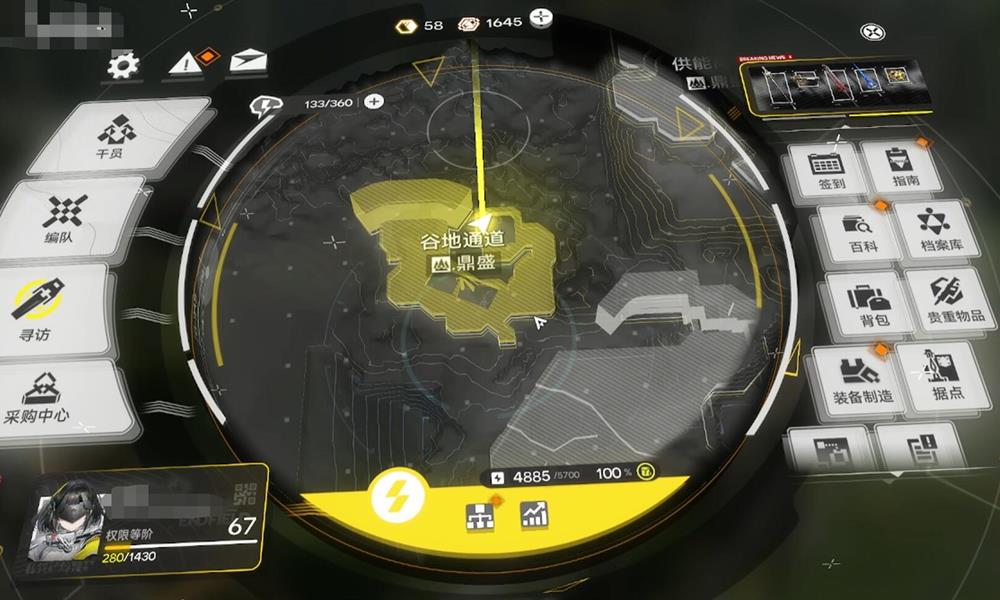
Task: Show the 指南 guide
Action: click(x=897, y=166)
